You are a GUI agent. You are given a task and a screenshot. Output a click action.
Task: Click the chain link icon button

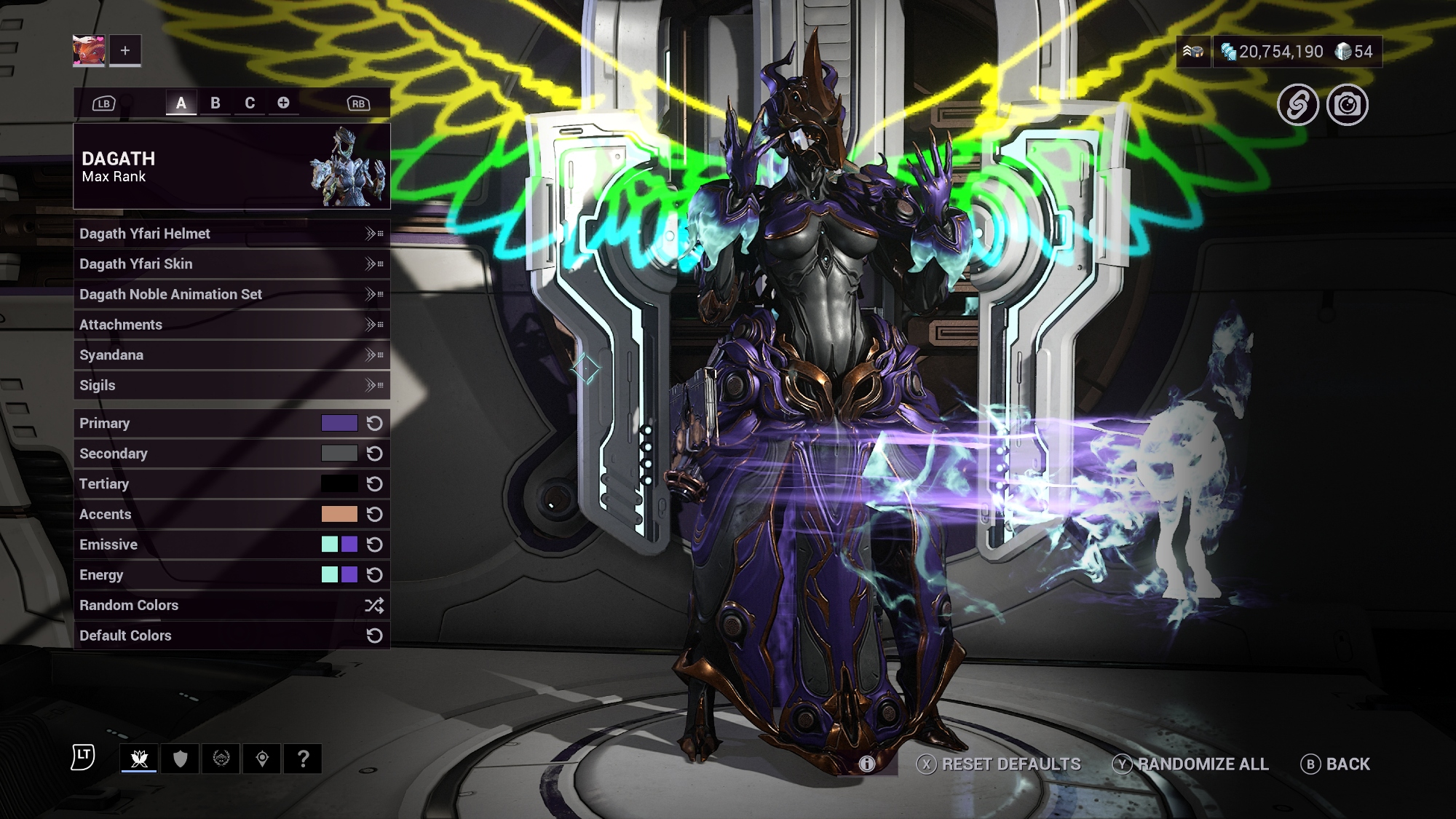coord(1298,106)
